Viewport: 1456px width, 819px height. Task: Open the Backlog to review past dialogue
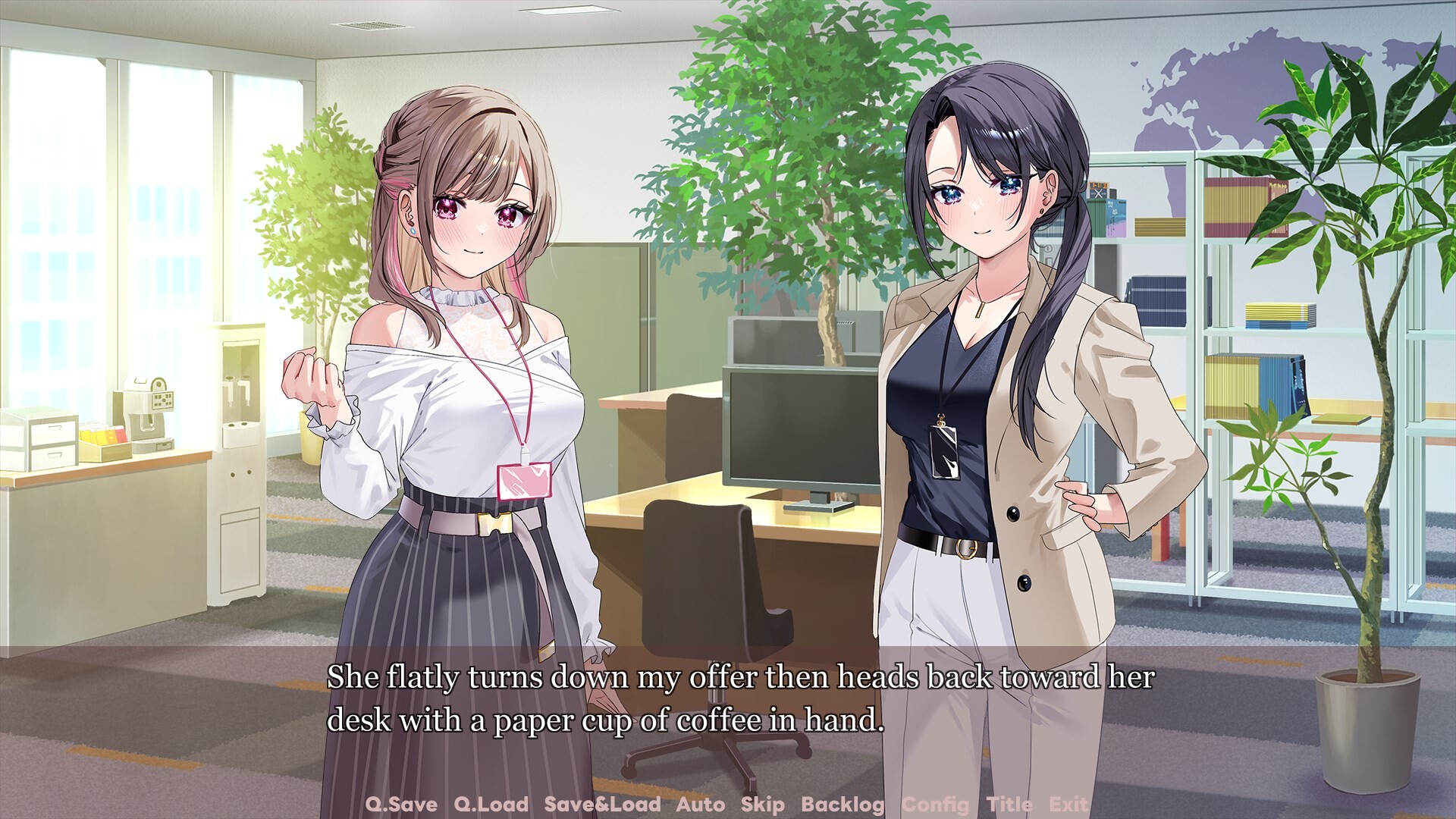pos(842,805)
